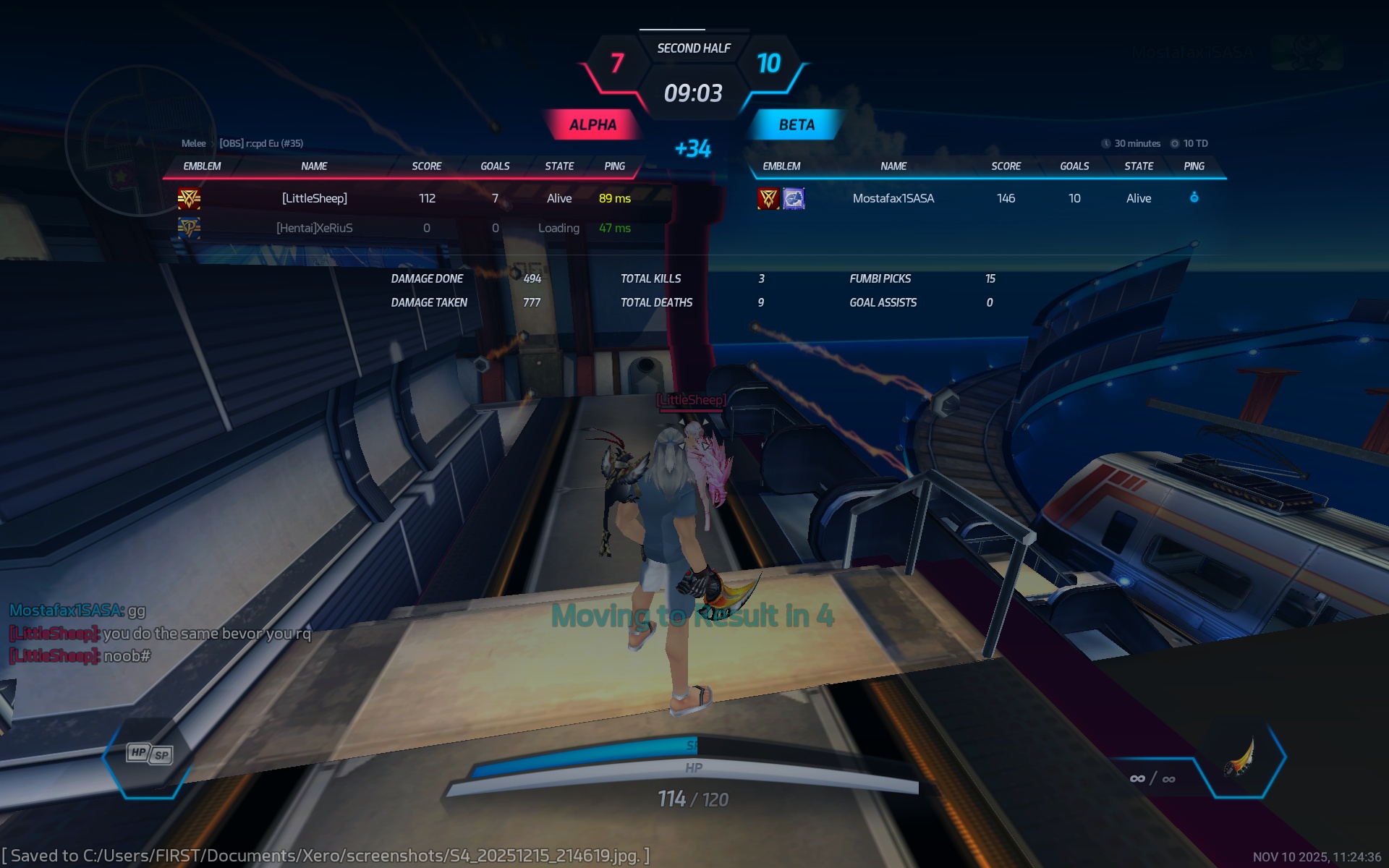Click the HP/SP indicator icon
The height and width of the screenshot is (868, 1389).
[x=150, y=754]
